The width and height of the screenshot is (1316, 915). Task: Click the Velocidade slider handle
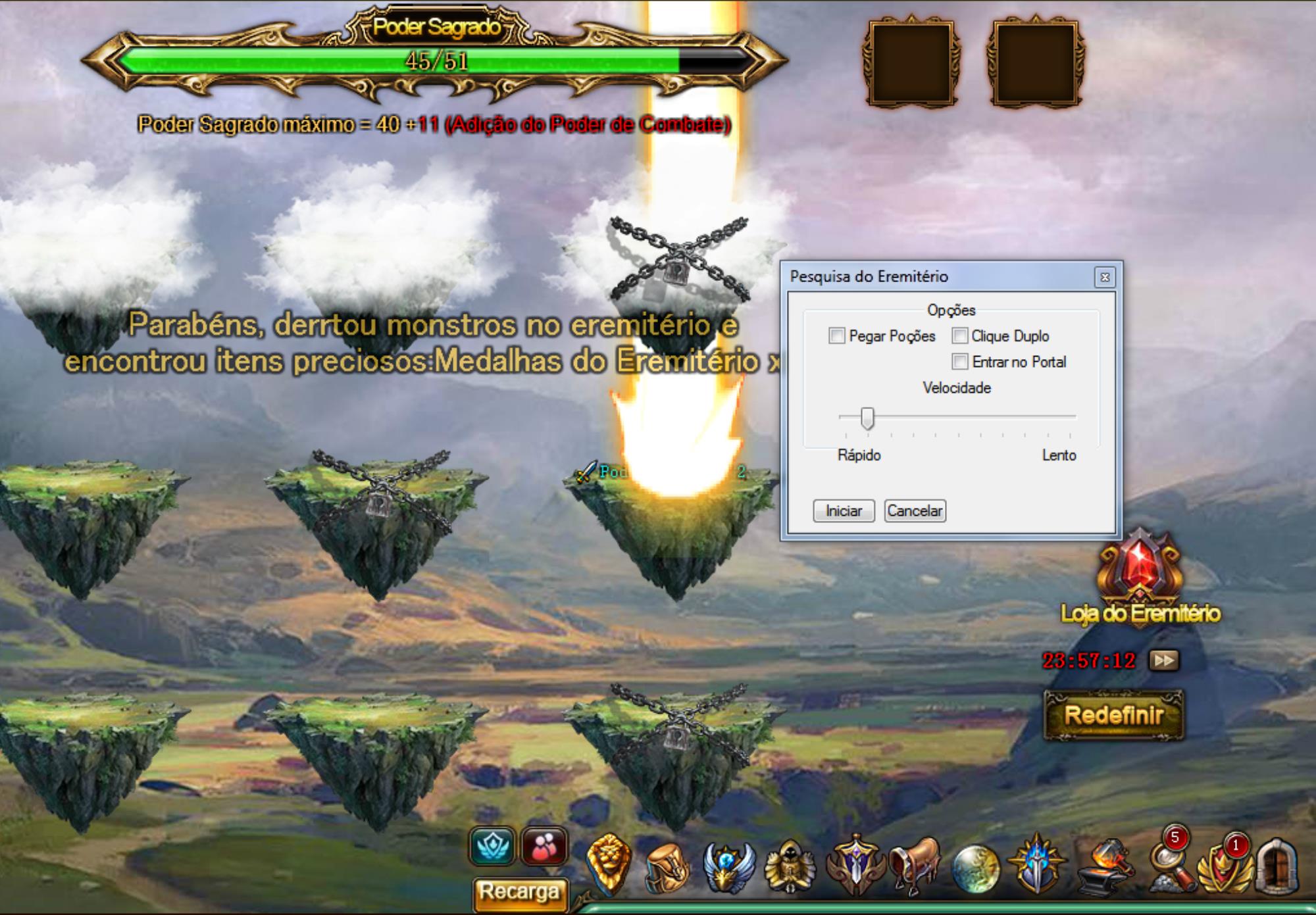tap(868, 418)
